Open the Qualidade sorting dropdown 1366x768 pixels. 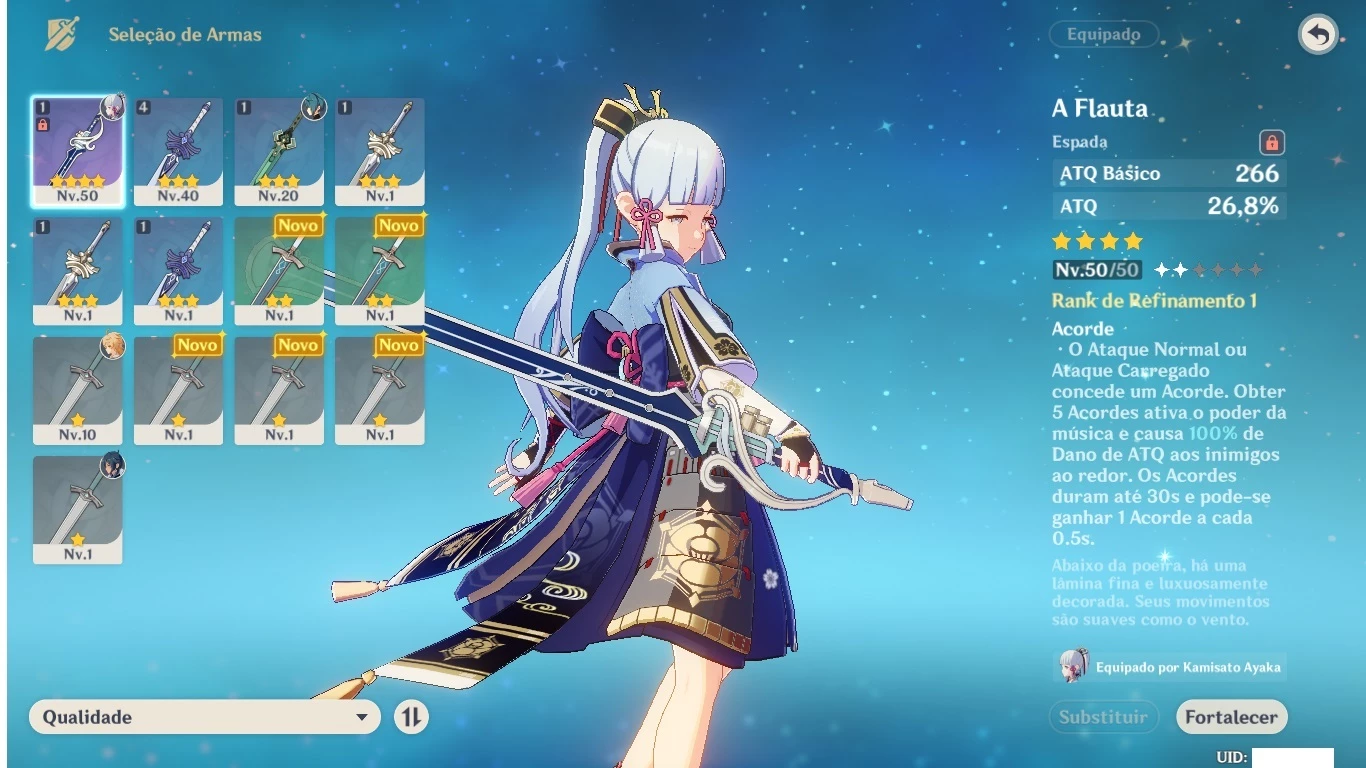point(200,717)
